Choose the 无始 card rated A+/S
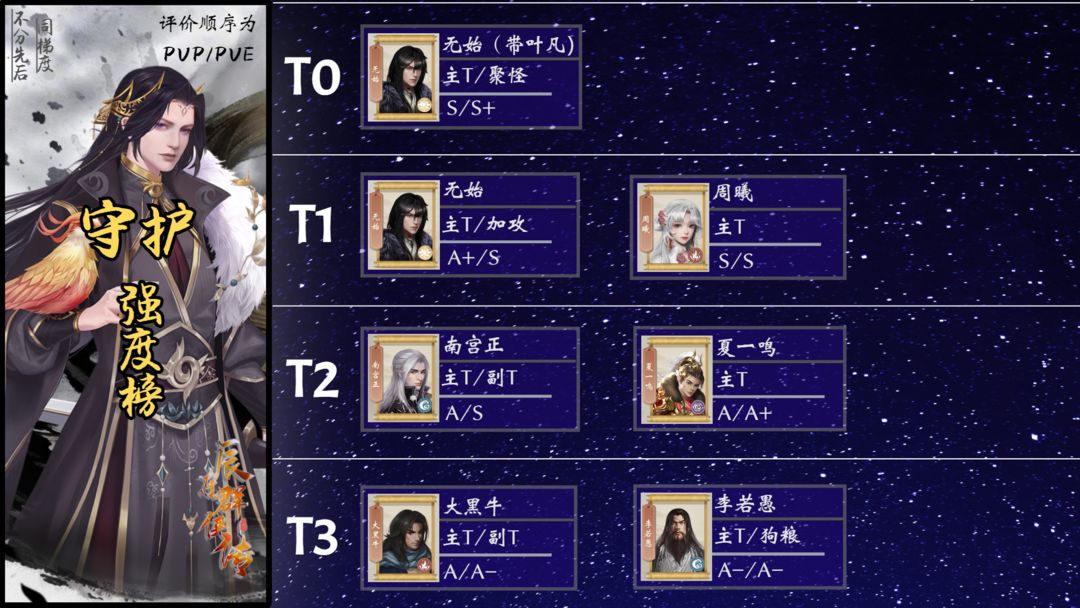The image size is (1080, 608). click(471, 225)
